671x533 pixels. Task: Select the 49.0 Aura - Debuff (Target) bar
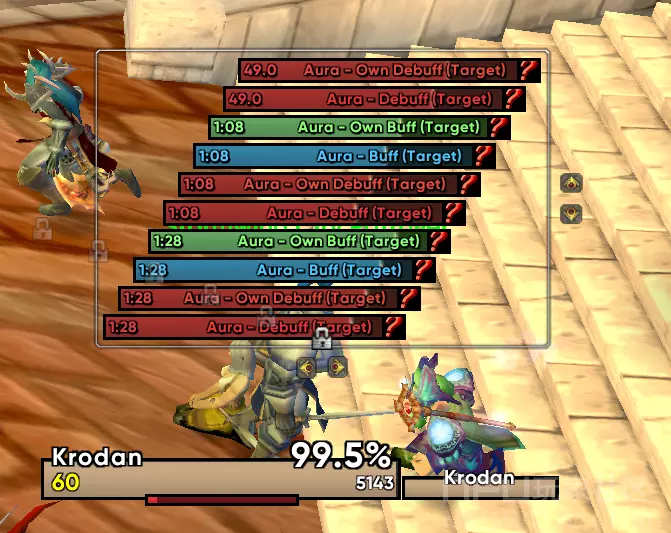point(363,99)
